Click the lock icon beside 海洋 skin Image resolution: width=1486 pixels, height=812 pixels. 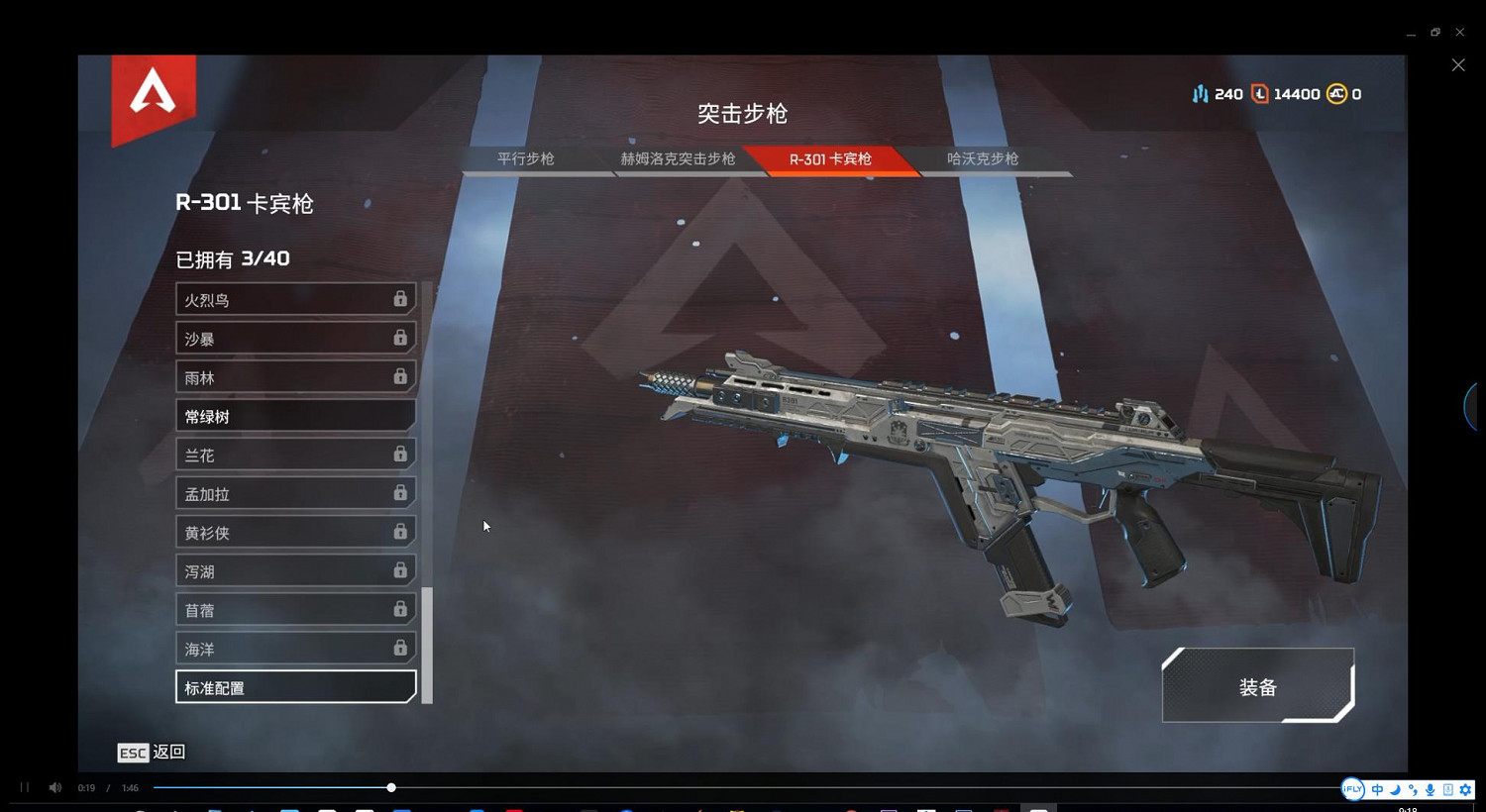coord(400,648)
